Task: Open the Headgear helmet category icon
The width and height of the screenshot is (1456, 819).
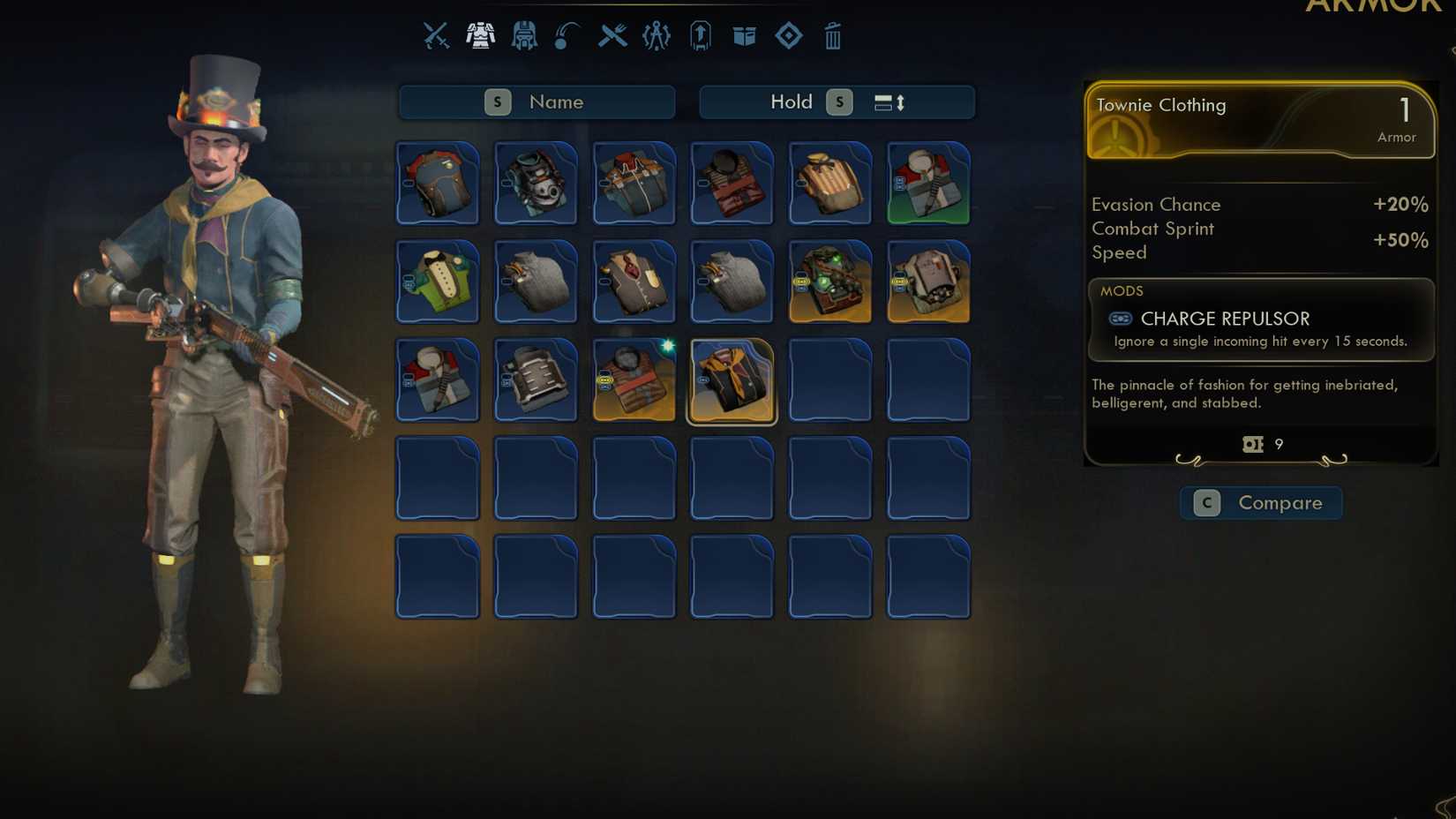Action: pos(524,35)
